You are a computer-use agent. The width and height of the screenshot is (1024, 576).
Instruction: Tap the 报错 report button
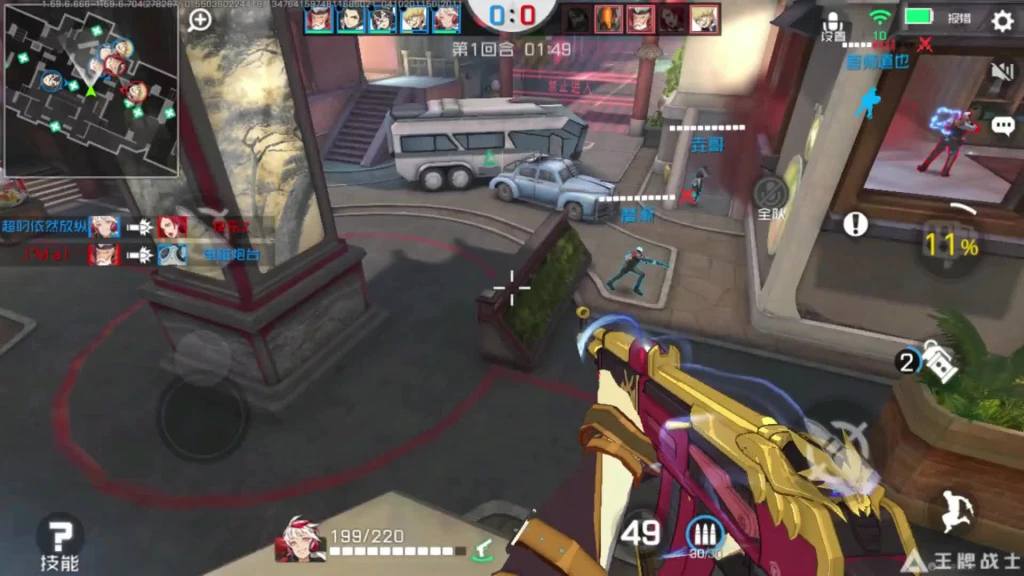pyautogui.click(x=959, y=18)
